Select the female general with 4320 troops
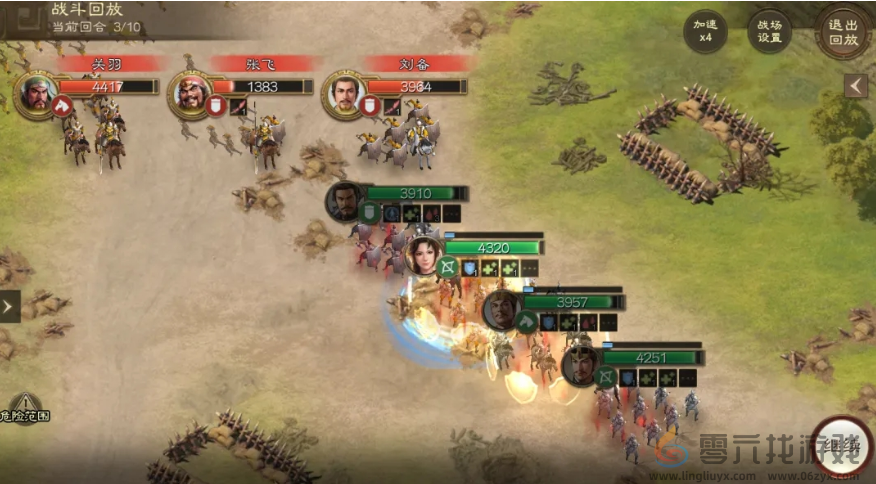This screenshot has height=484, width=876. [422, 255]
